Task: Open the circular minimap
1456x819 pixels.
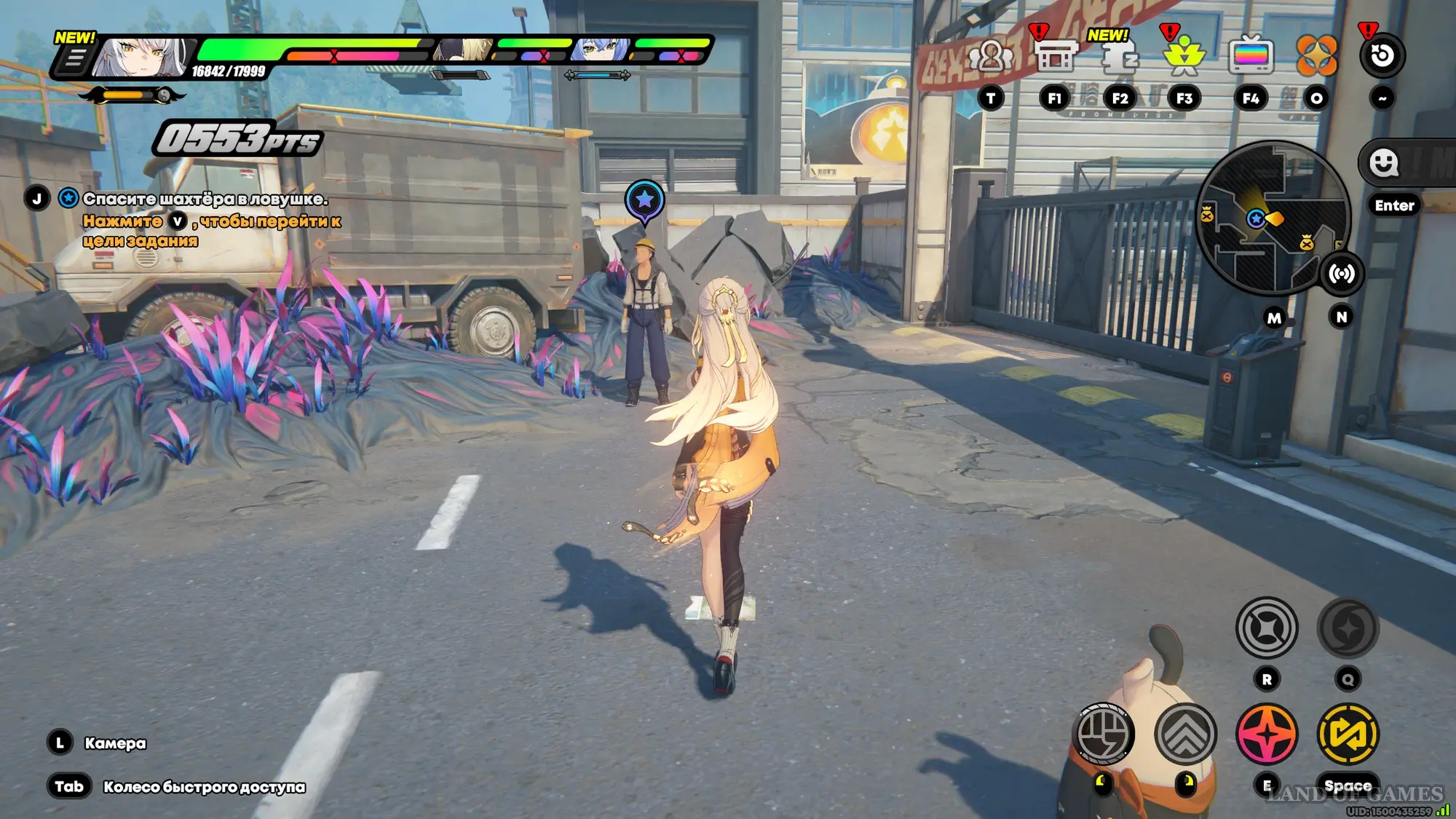Action: pyautogui.click(x=1273, y=217)
